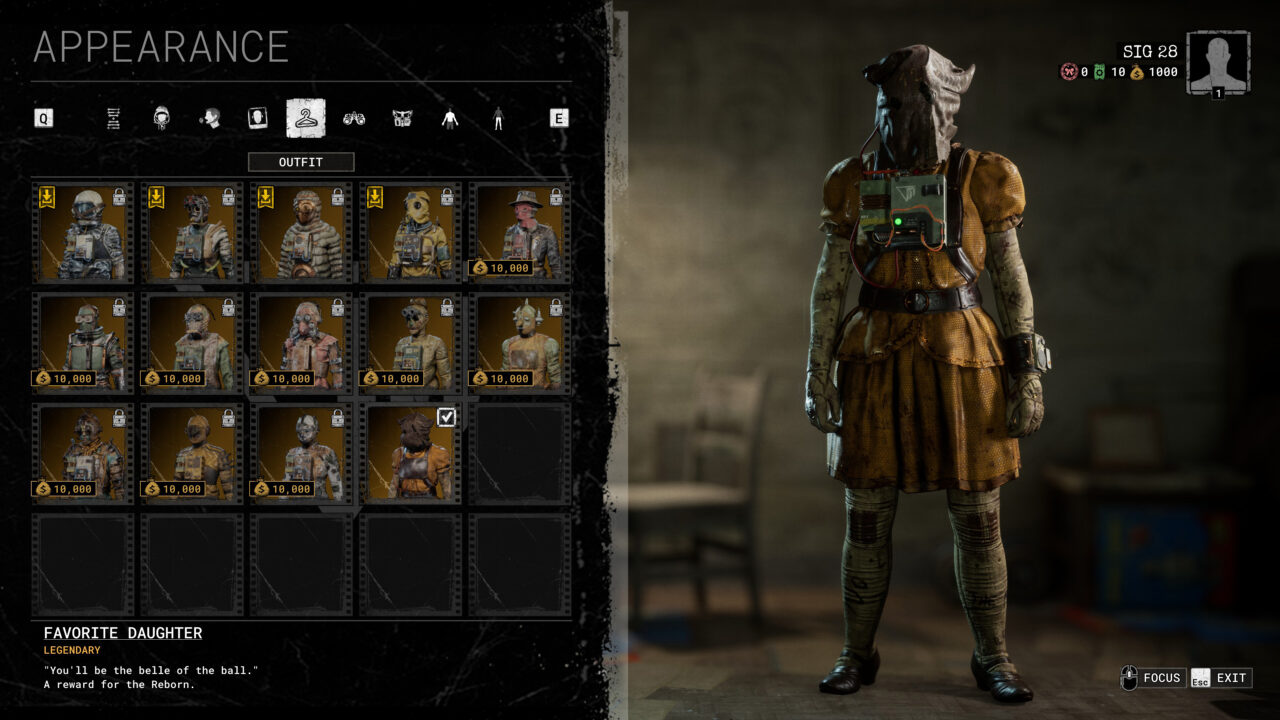Open the speaking face voice tab
This screenshot has width=1280, height=720.
coord(210,119)
